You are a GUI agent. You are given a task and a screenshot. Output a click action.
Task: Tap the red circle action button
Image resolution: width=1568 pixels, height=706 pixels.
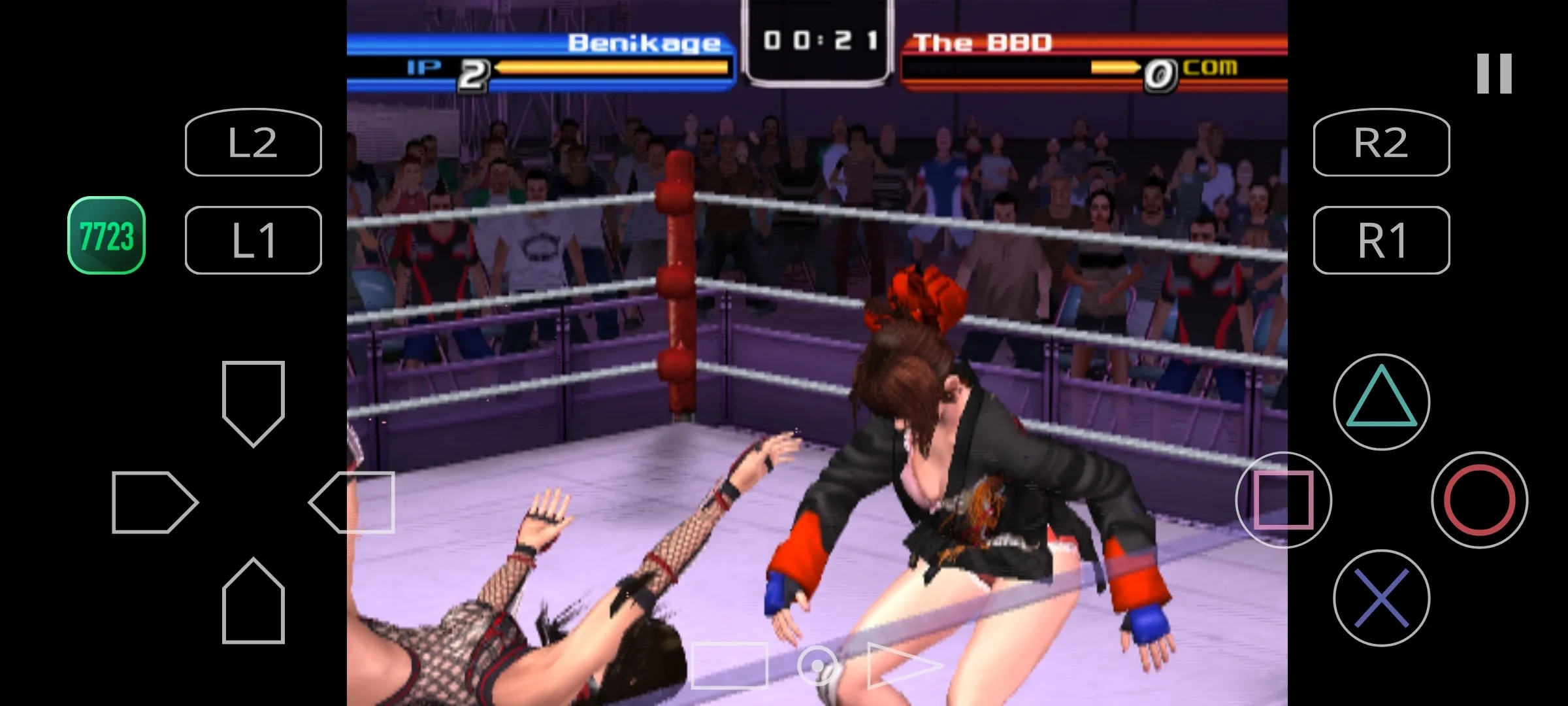pos(1479,499)
